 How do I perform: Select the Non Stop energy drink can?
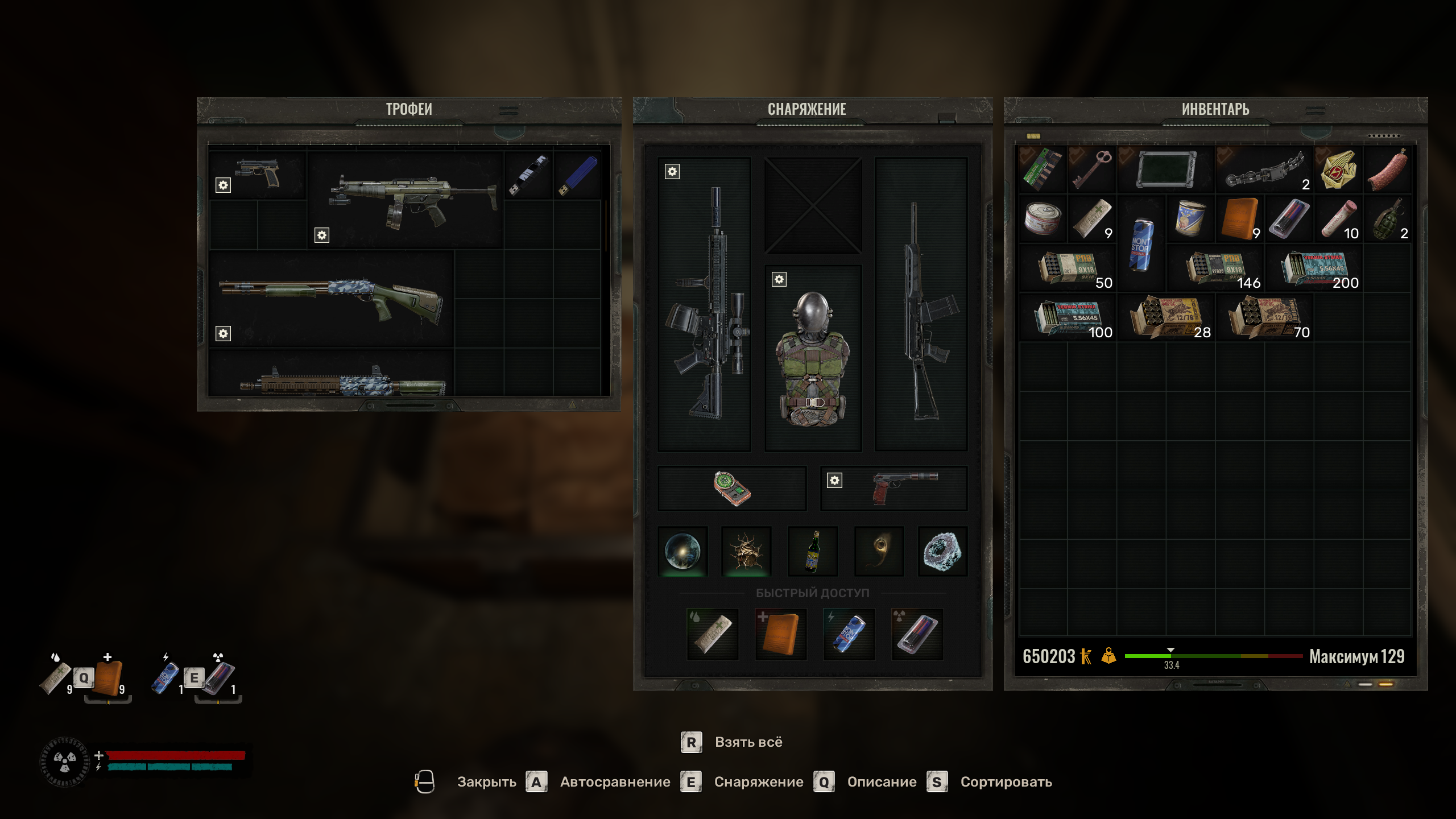pos(1141,245)
